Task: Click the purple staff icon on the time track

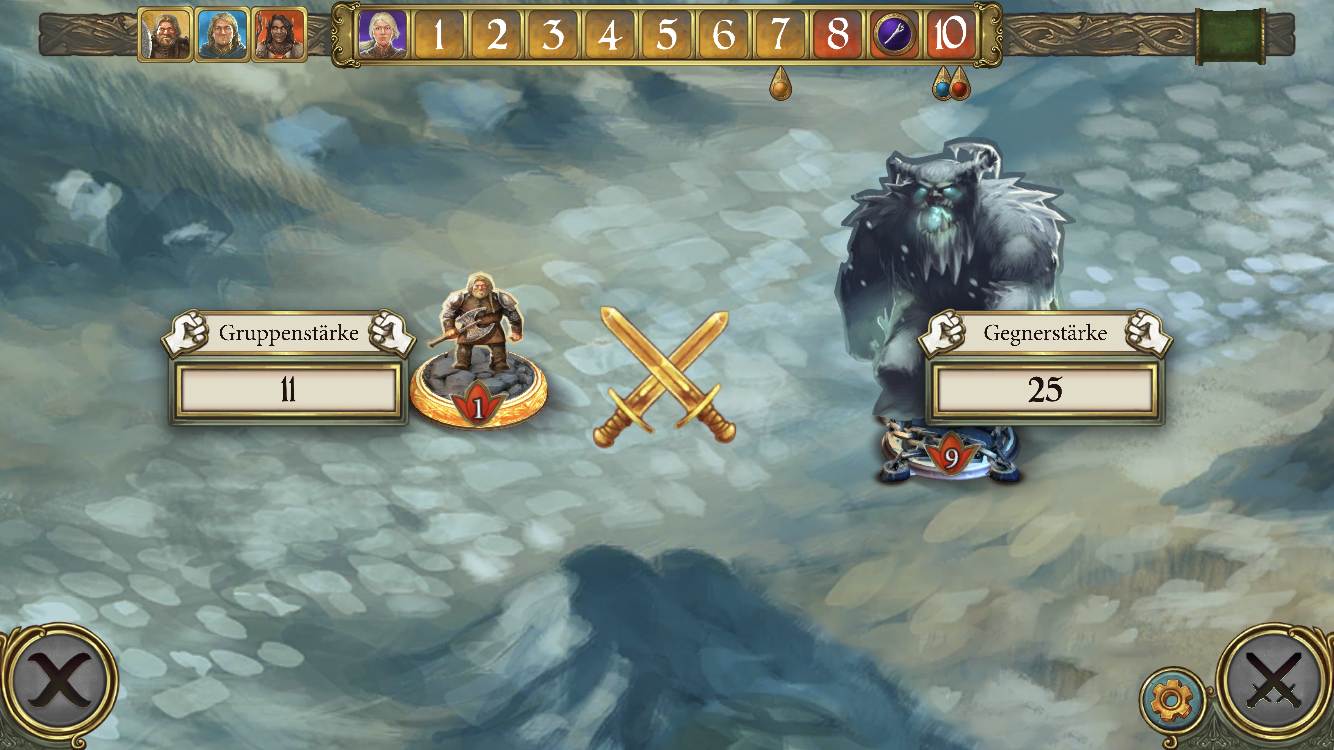Action: 893,35
